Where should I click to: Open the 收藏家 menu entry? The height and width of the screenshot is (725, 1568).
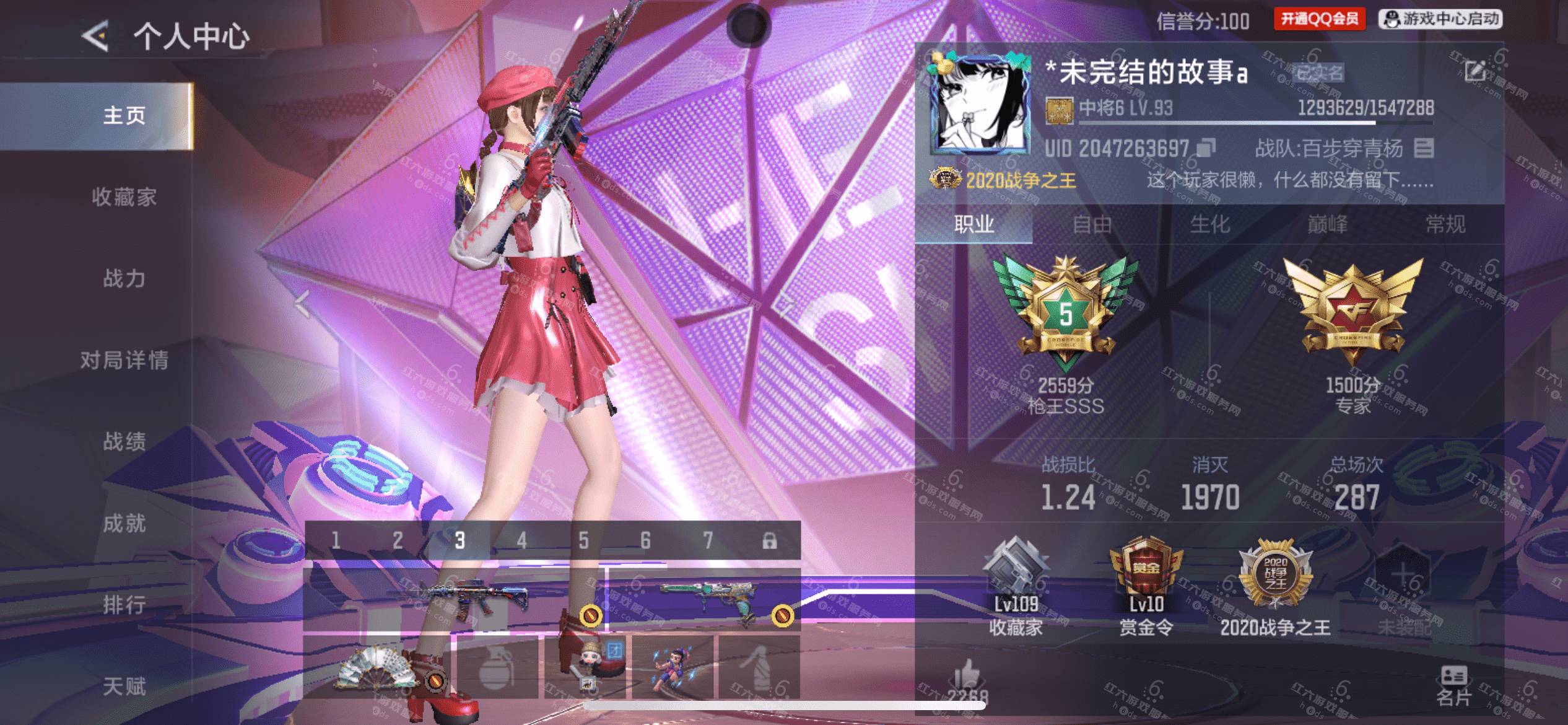click(x=124, y=197)
